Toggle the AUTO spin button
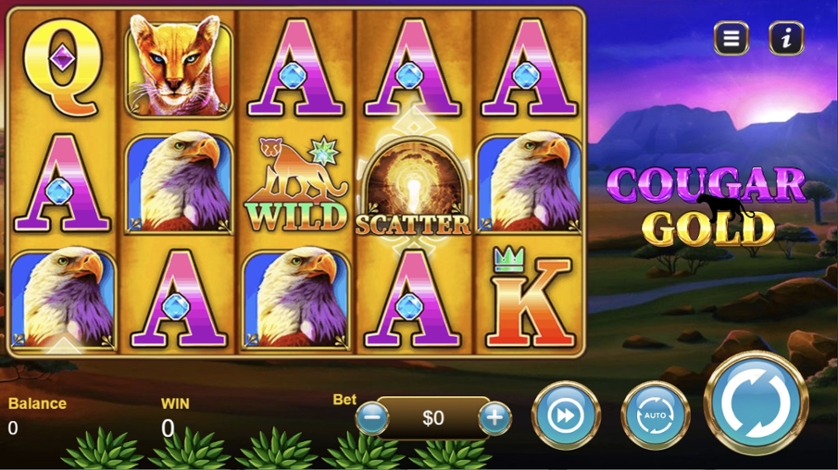Viewport: 838px width, 470px height. pyautogui.click(x=655, y=414)
